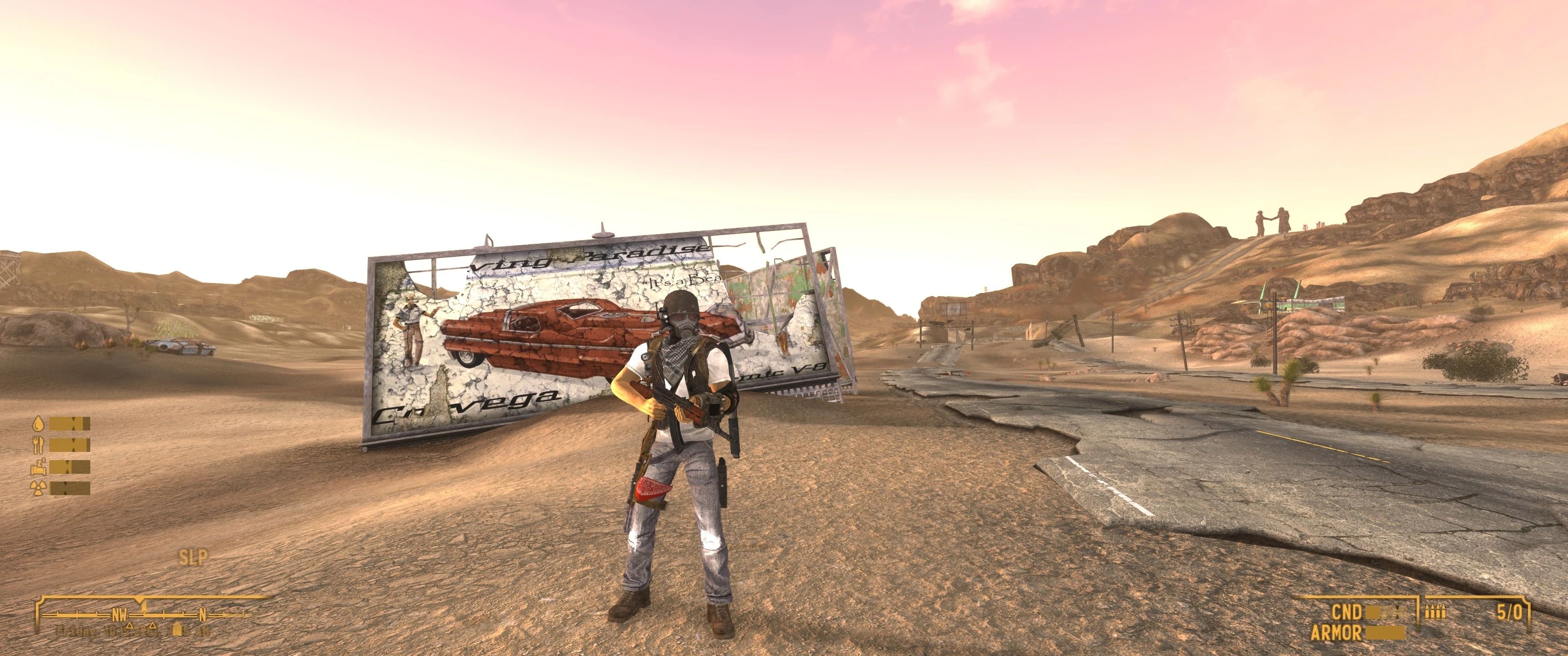Select the N marker on the compass
The image size is (1568, 656).
coord(203,615)
